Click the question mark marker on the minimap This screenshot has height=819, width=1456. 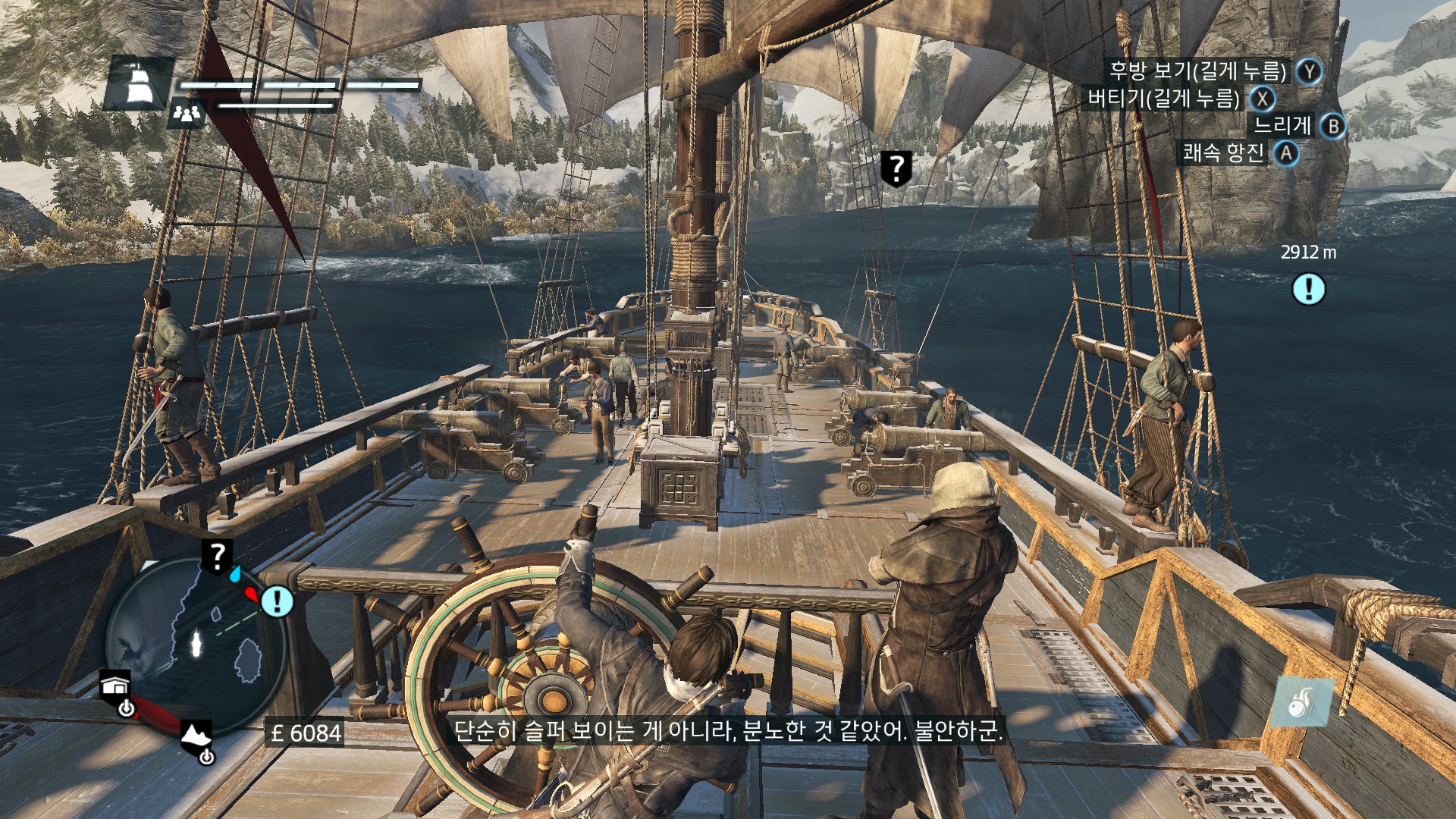217,557
